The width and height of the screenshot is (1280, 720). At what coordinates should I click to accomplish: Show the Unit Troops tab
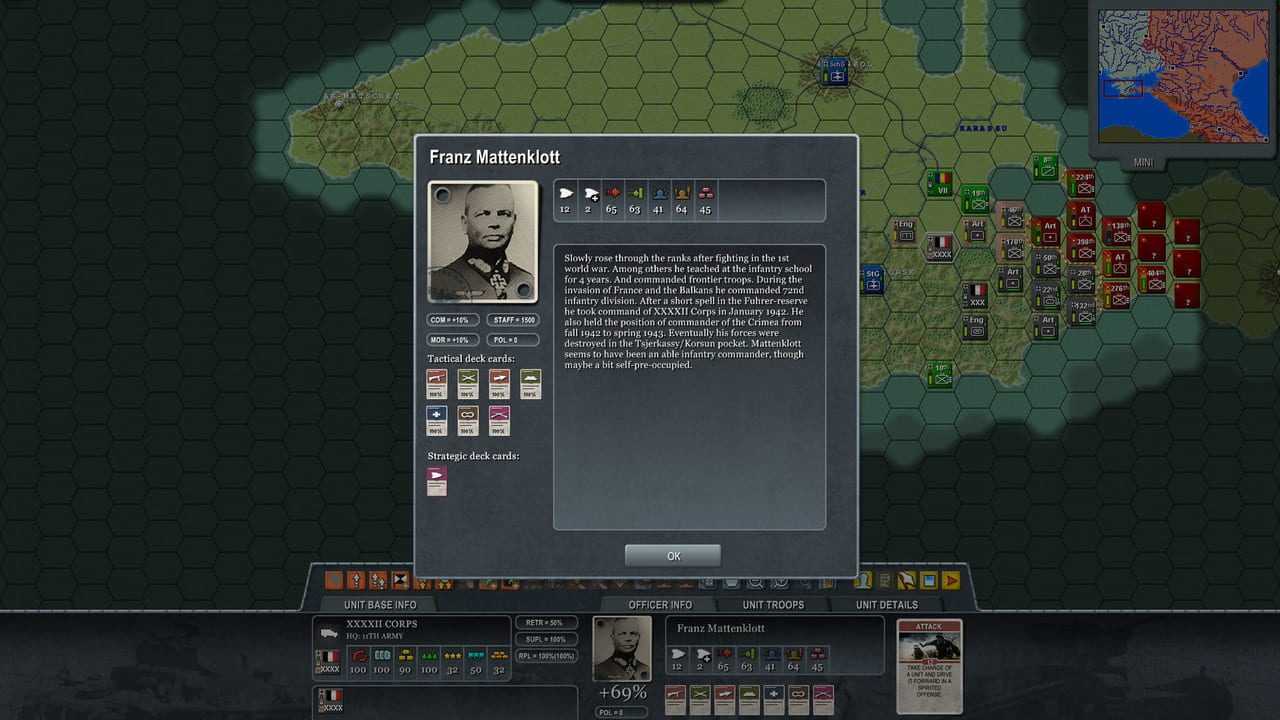click(x=773, y=604)
